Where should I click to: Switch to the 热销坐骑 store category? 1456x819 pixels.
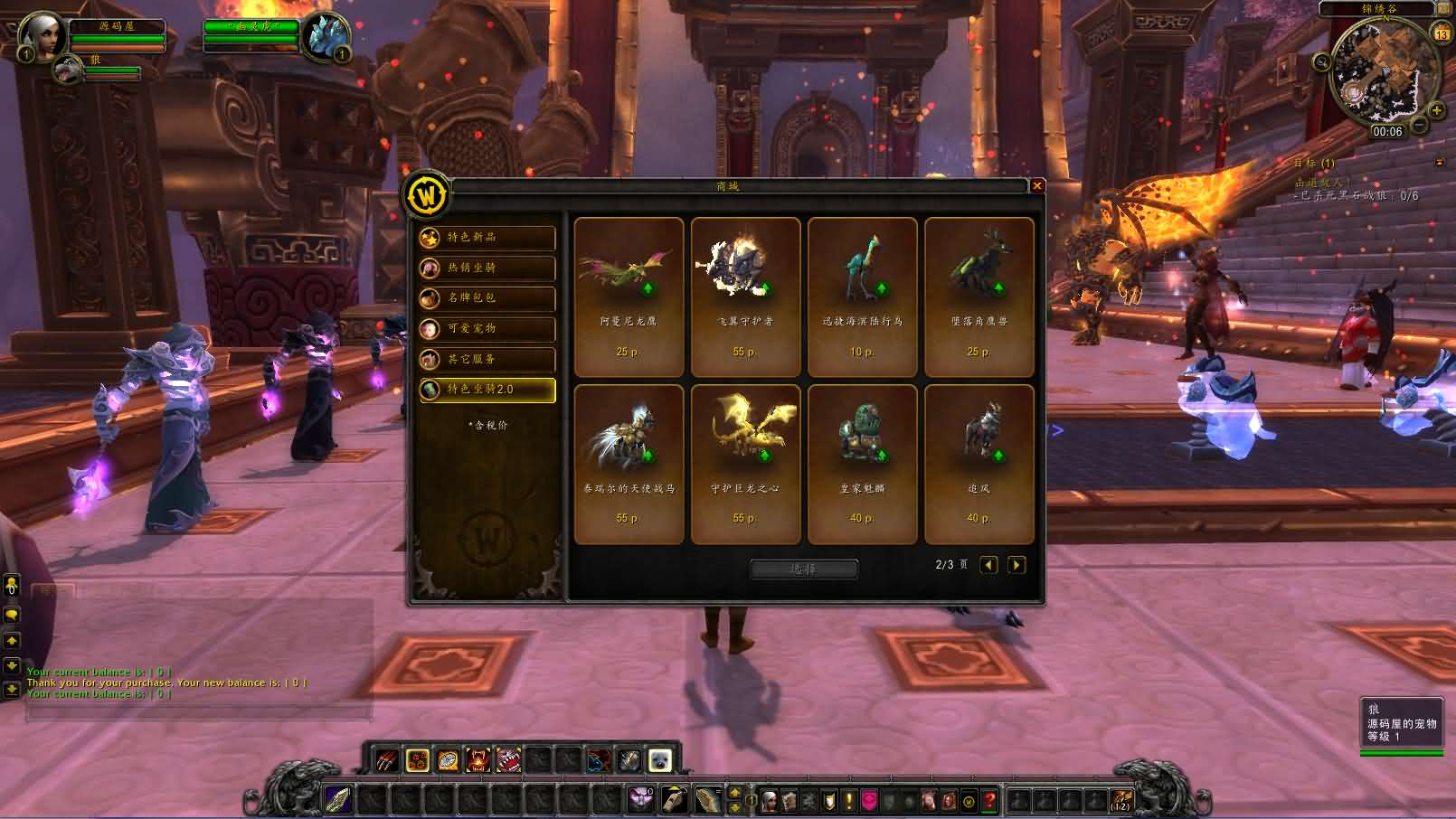tap(486, 268)
